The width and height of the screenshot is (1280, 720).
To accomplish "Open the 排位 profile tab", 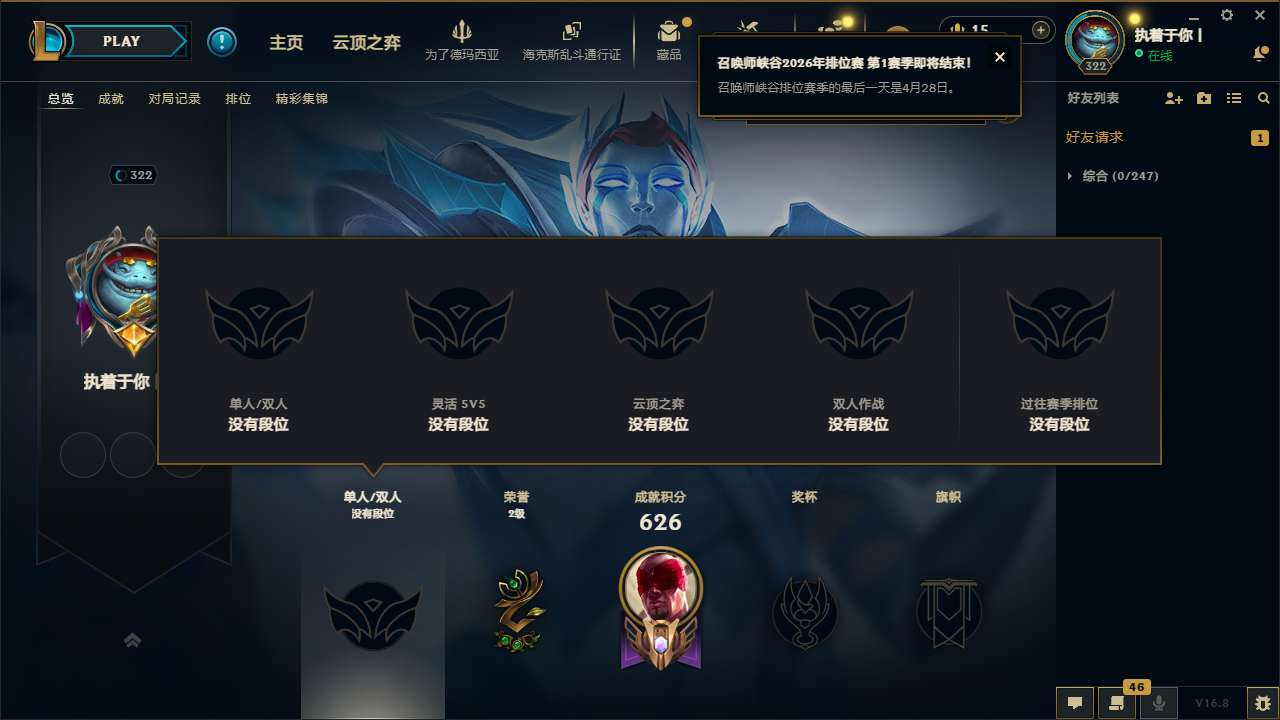I will tap(238, 99).
